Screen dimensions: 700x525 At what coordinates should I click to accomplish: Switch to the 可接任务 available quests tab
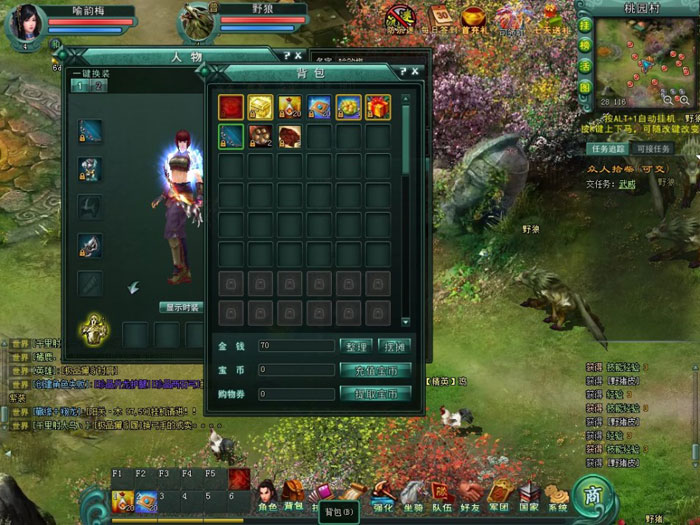pyautogui.click(x=654, y=149)
